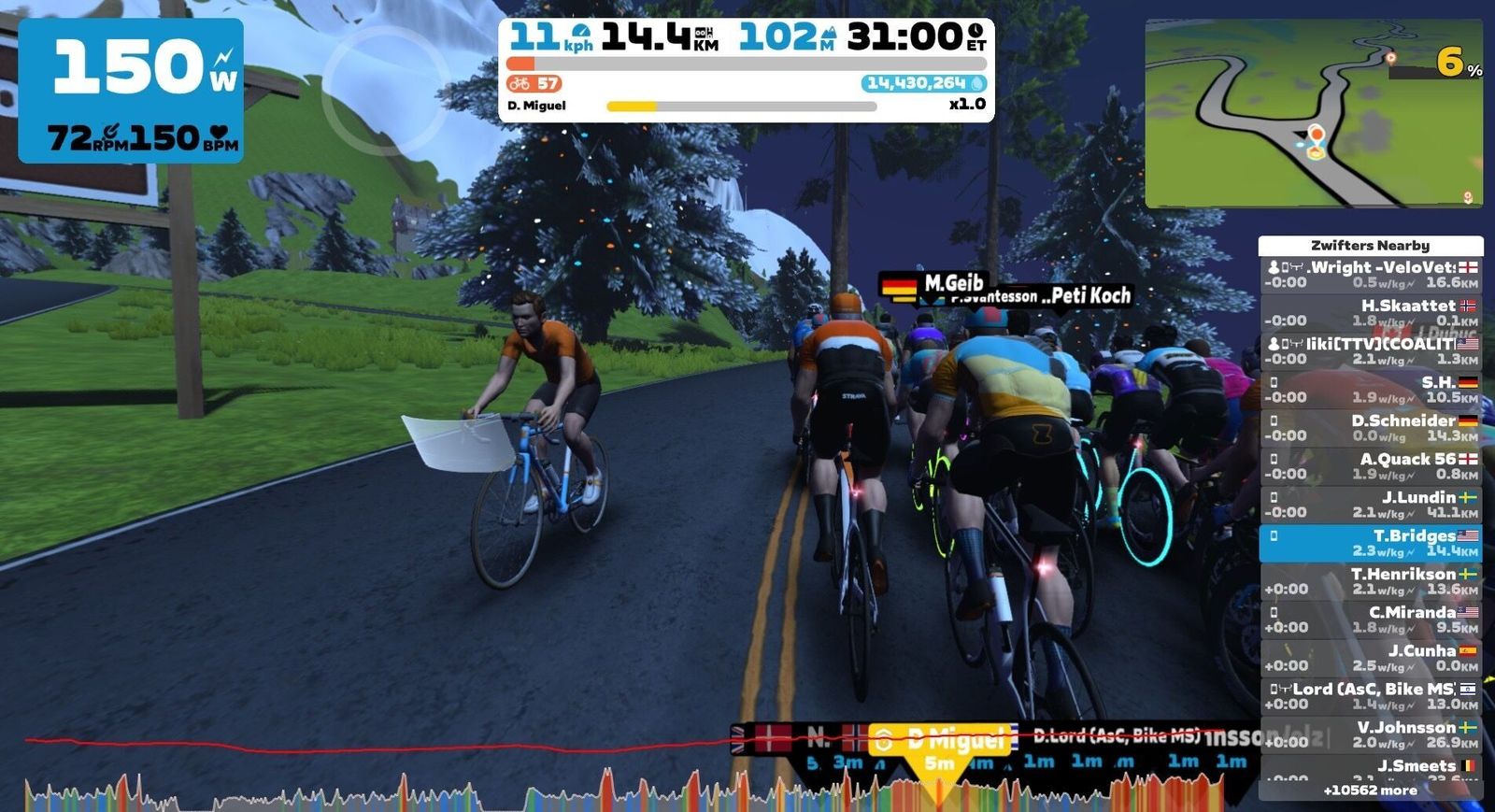
Task: Choose J.Lundin from the nearby list
Action: point(1370,505)
